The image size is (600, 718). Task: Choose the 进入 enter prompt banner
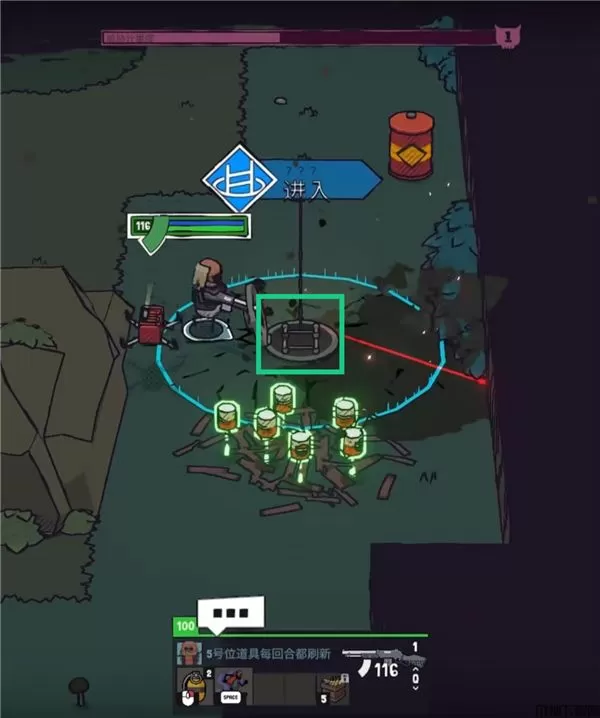tap(318, 183)
